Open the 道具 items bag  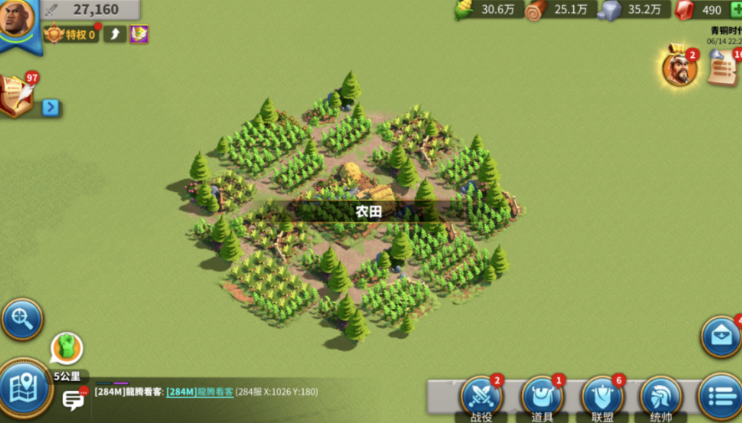click(x=541, y=397)
